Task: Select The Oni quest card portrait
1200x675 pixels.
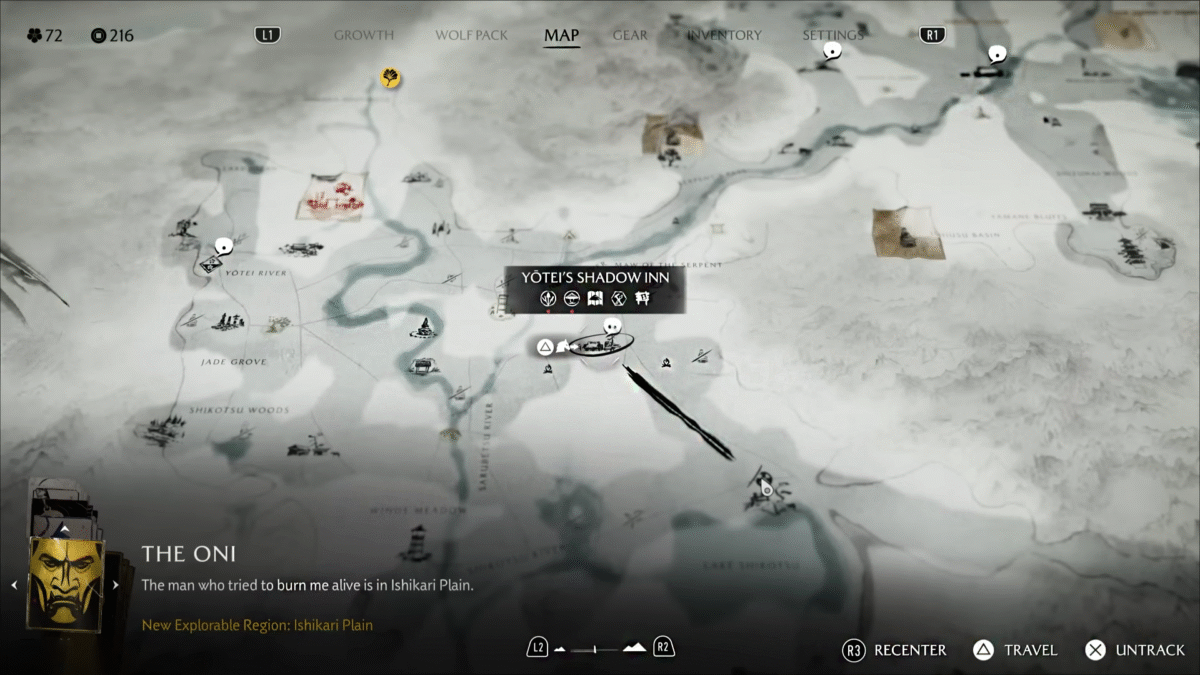Action: (66, 584)
